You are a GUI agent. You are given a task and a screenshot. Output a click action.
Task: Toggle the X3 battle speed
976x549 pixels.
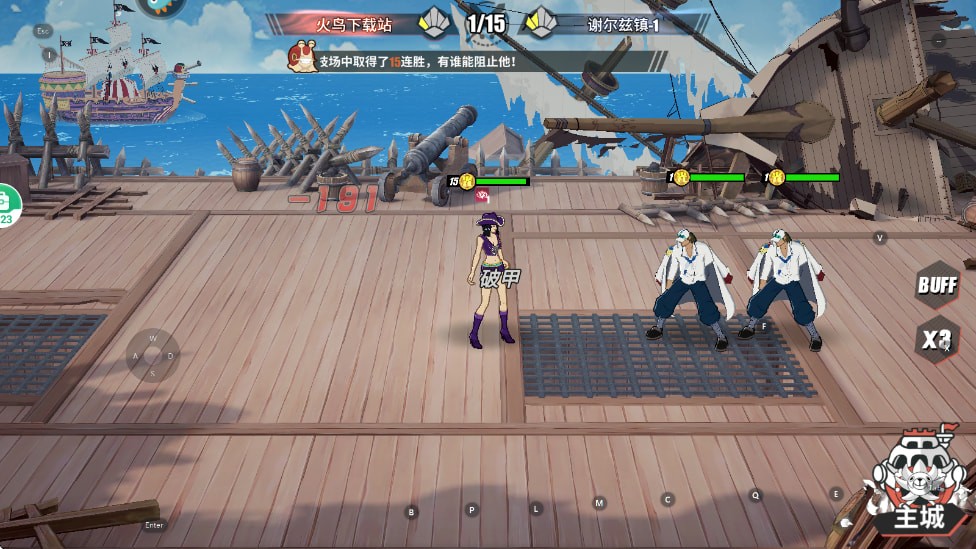937,340
